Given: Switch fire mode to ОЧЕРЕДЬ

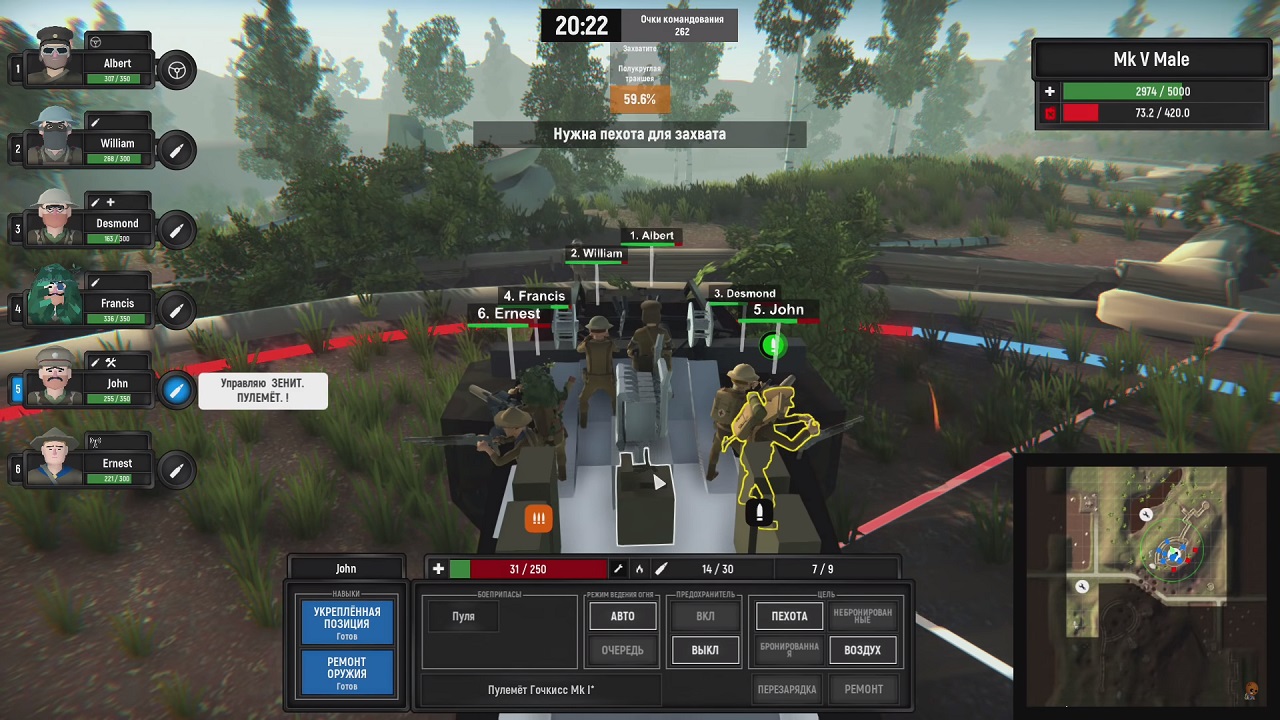Looking at the screenshot, I should 622,651.
